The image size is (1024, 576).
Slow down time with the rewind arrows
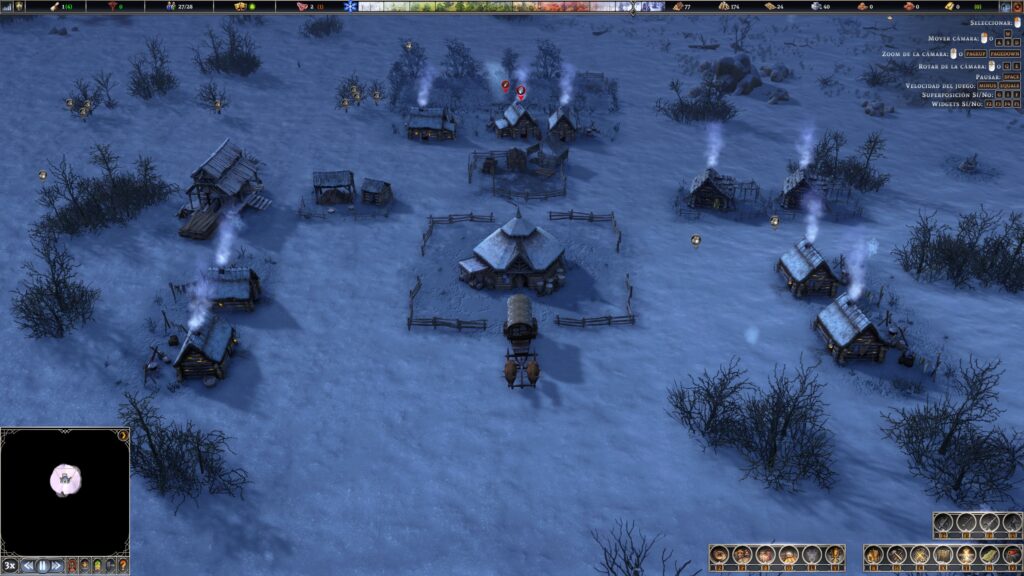[28, 565]
